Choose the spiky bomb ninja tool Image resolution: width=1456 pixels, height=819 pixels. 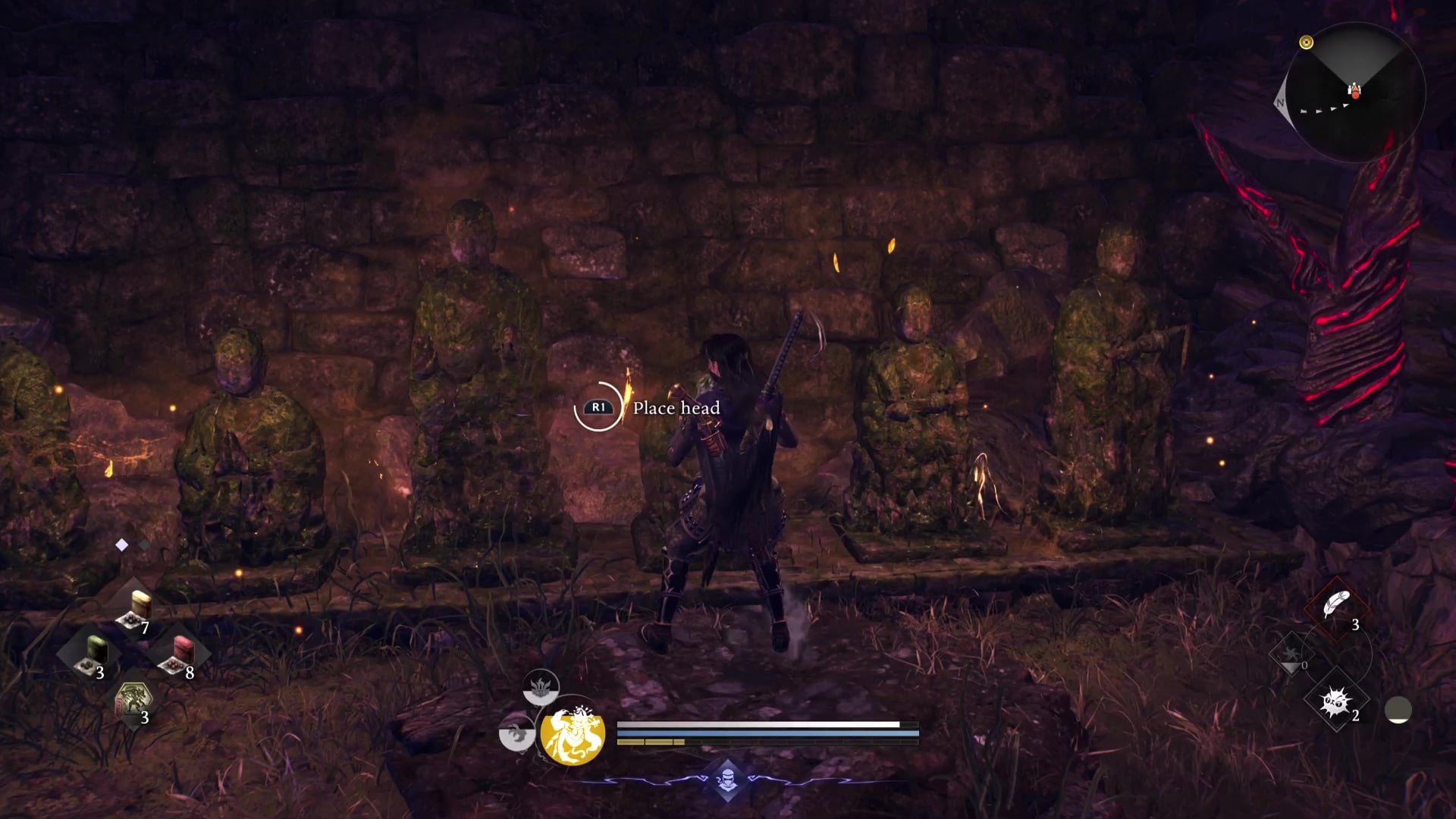(1335, 702)
